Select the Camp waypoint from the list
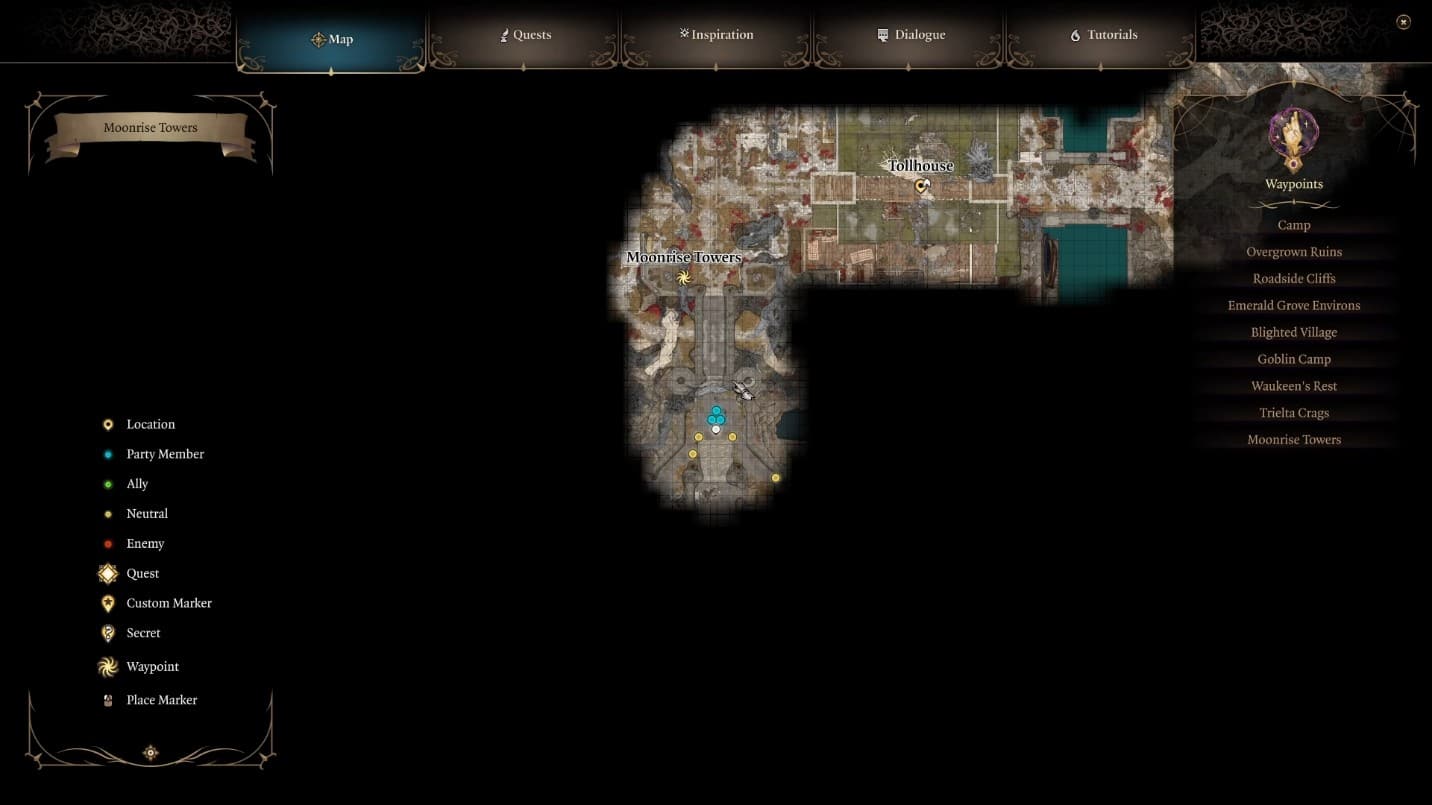1432x805 pixels. 1293,225
